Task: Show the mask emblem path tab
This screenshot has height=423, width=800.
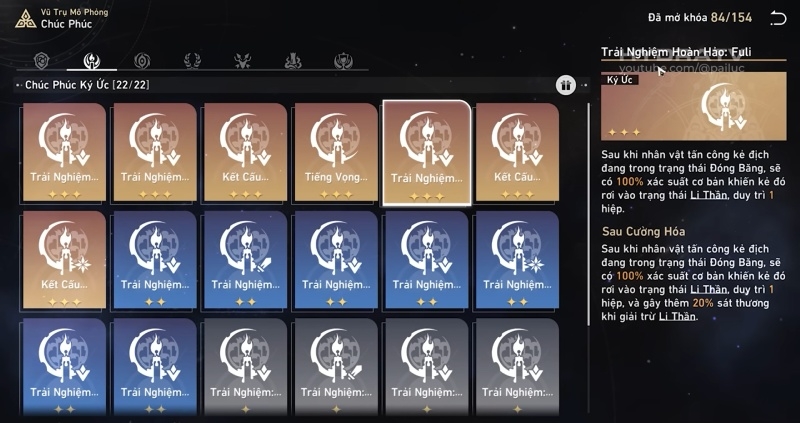Action: point(342,61)
